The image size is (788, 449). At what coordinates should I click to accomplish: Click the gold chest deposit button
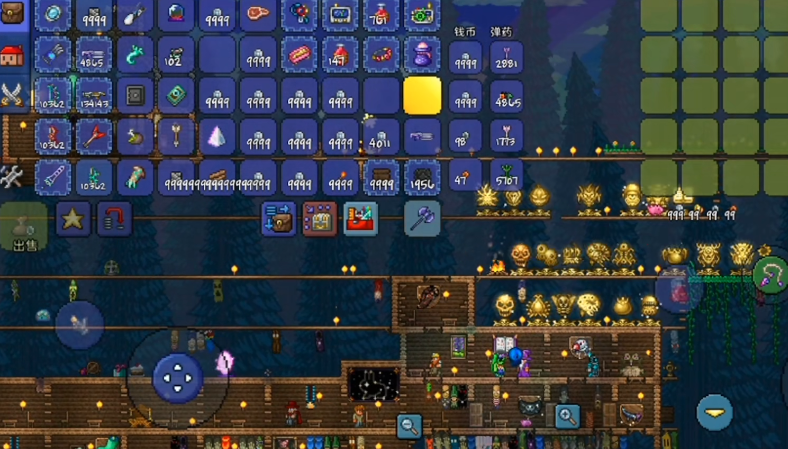(x=320, y=218)
